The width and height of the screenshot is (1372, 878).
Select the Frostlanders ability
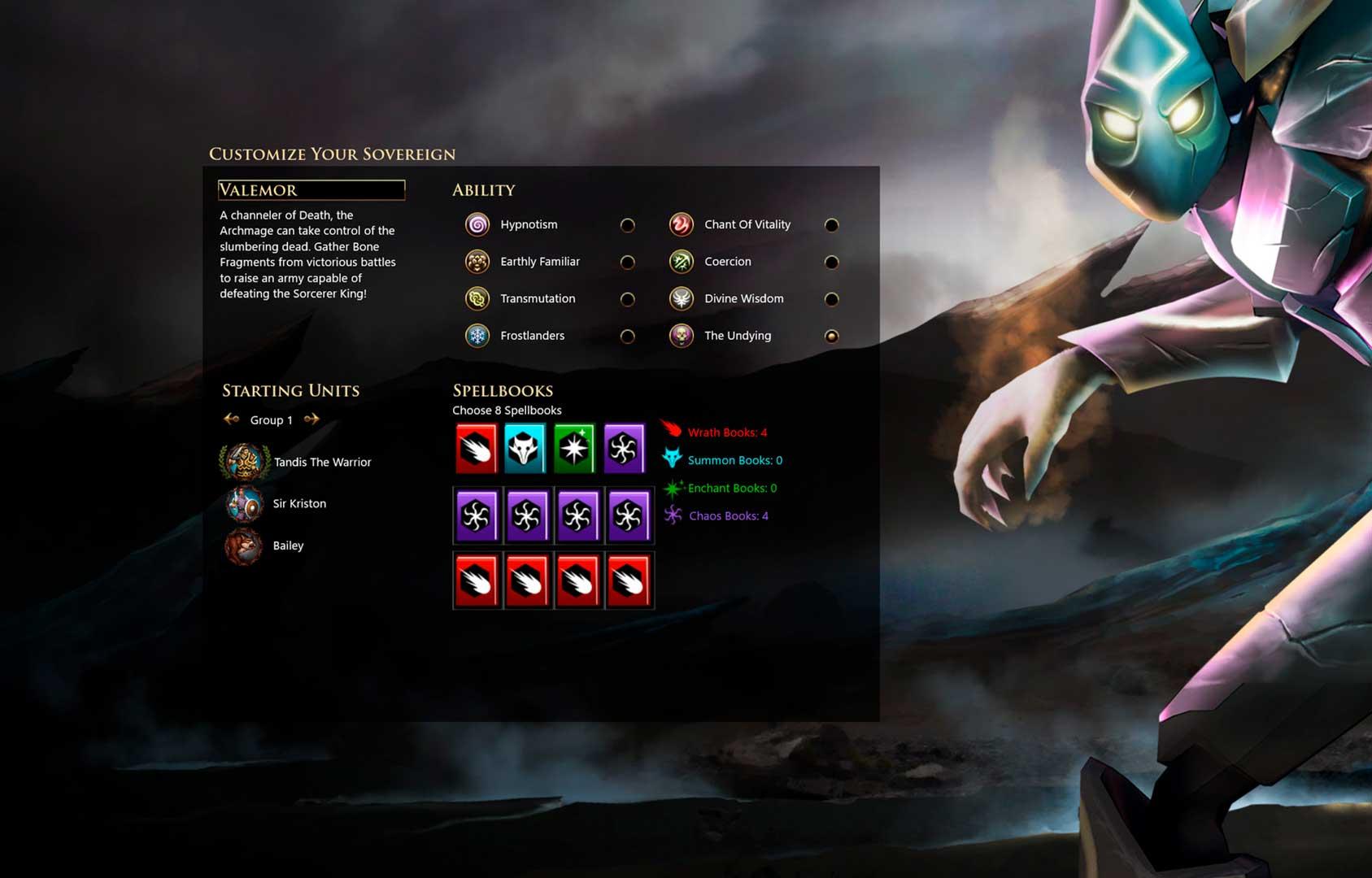point(627,337)
